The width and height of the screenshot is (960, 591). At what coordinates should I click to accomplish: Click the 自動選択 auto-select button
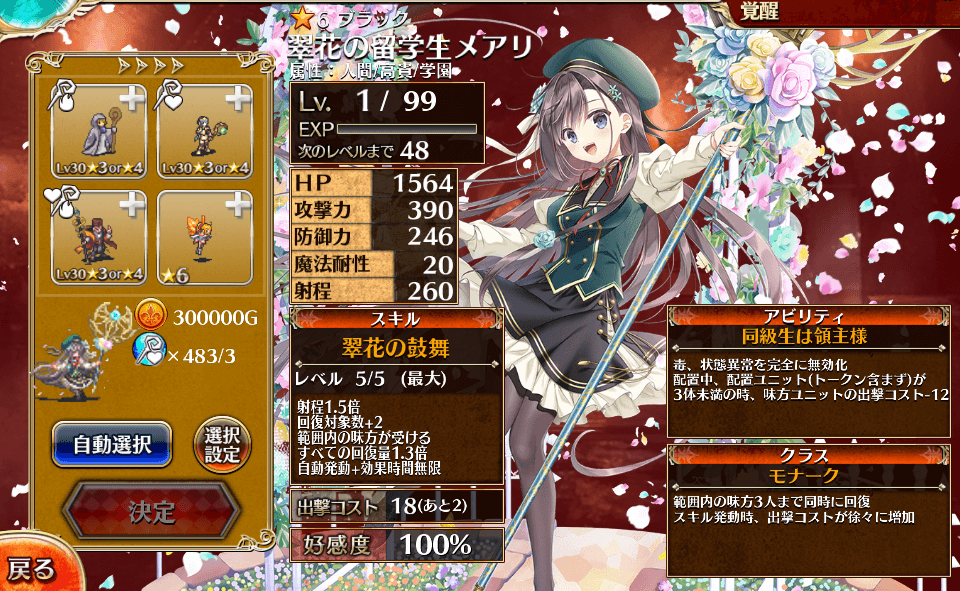pos(112,445)
